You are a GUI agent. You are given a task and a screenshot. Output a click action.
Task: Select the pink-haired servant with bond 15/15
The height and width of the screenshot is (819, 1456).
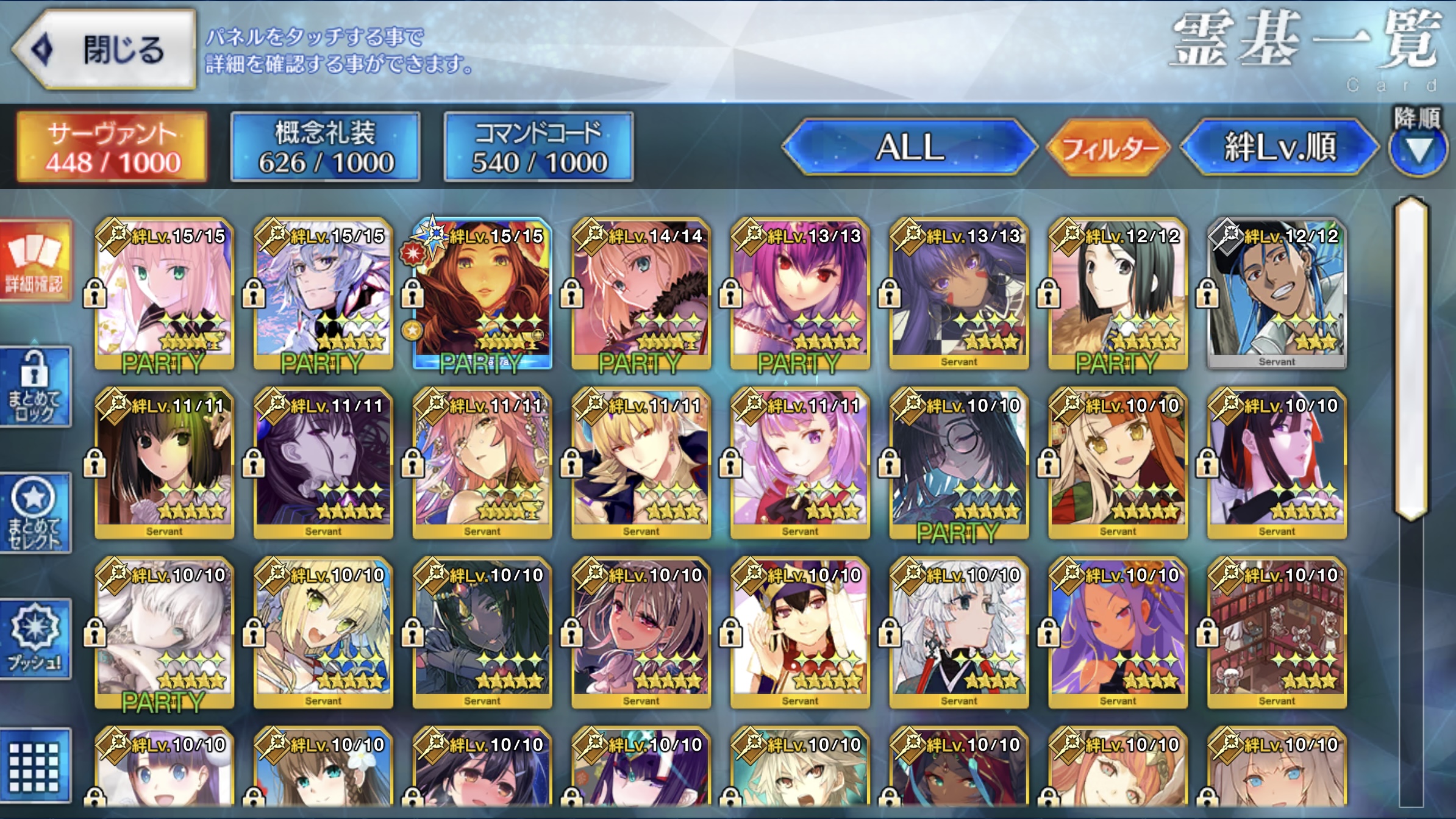click(164, 291)
